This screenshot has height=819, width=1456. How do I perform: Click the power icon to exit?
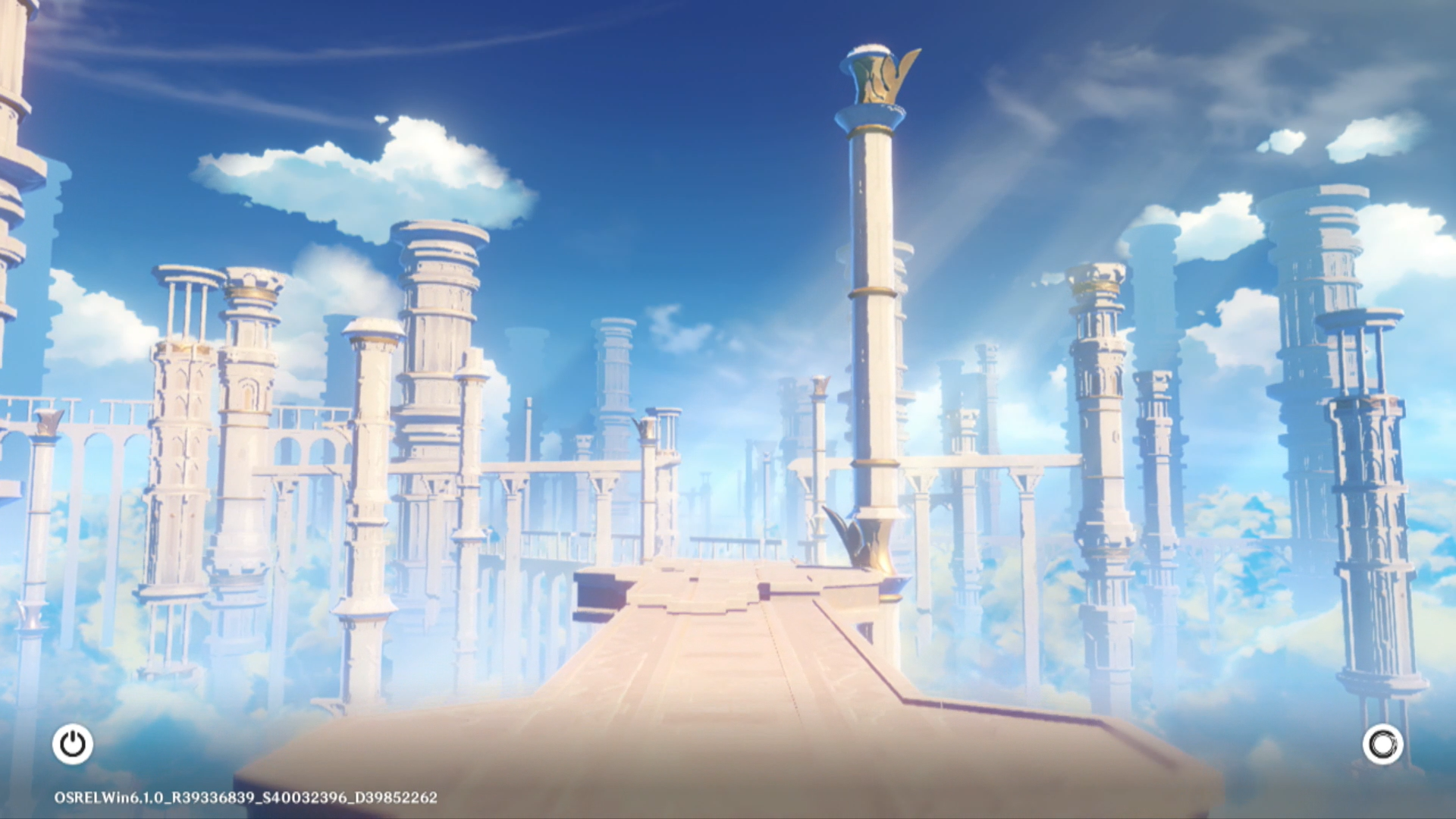pos(73,744)
